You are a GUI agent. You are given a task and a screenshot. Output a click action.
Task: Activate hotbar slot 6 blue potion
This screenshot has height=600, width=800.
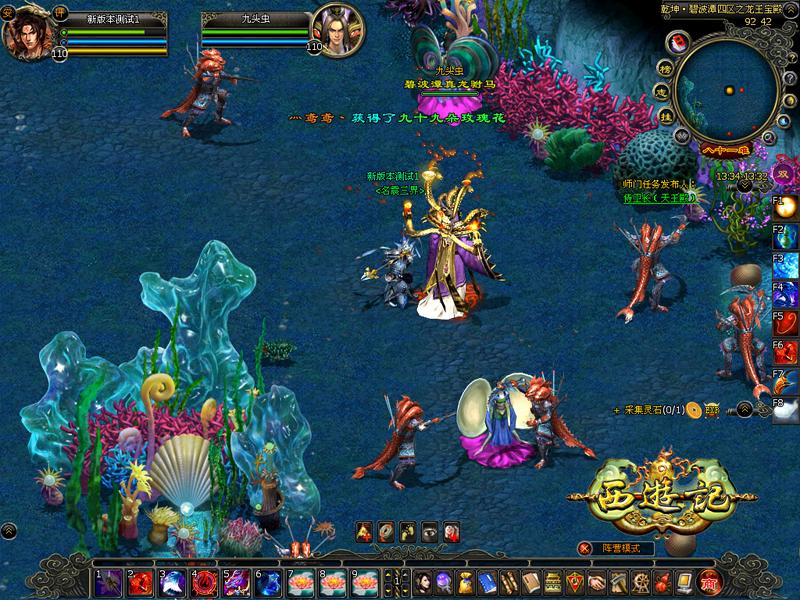[270, 581]
